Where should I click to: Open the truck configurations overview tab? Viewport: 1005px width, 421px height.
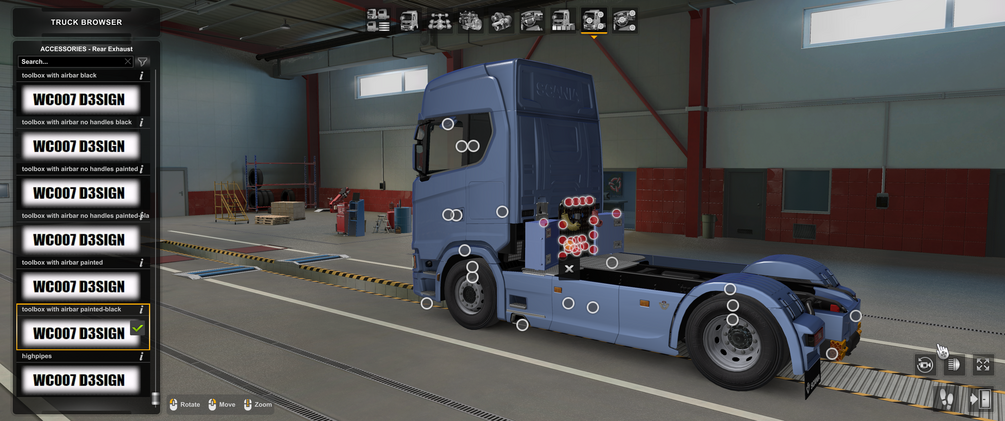point(378,20)
